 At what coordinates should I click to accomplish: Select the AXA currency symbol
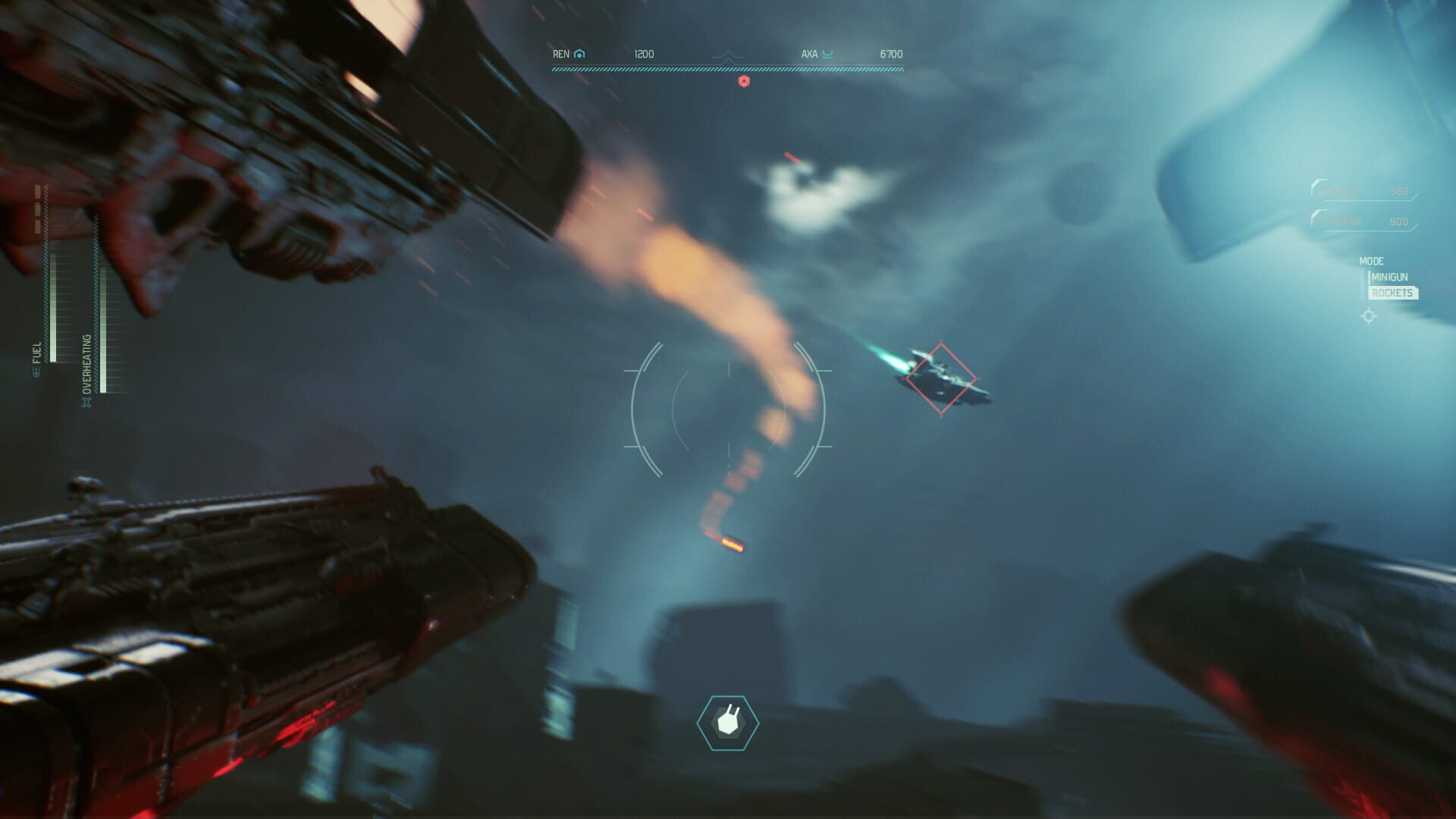click(x=827, y=54)
